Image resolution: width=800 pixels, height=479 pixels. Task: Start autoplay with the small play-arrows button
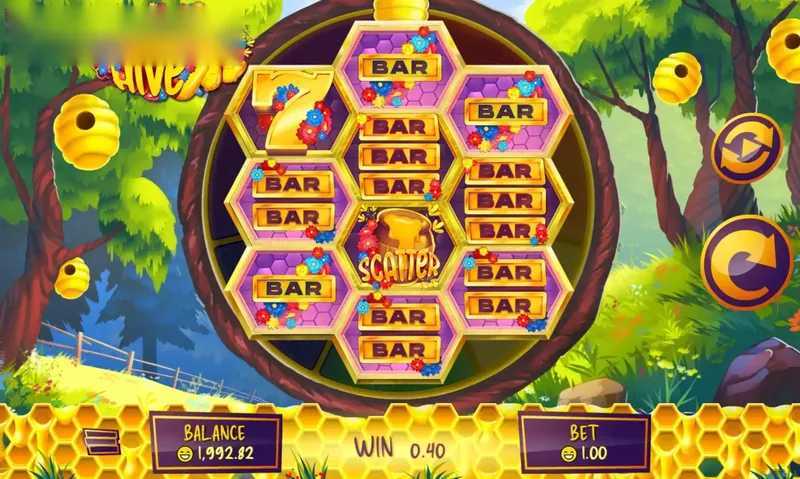[745, 148]
